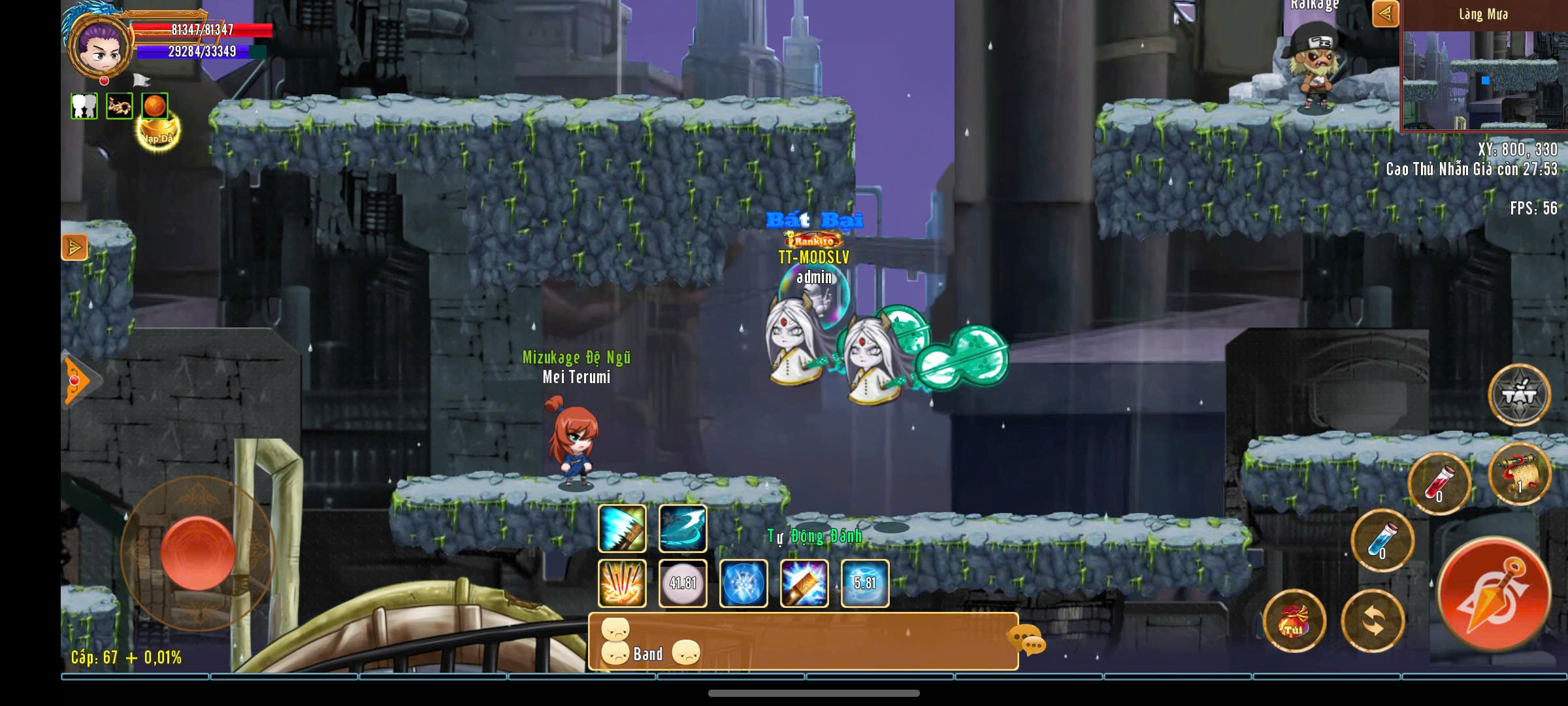Activate the ice spear skill
Image resolution: width=1568 pixels, height=706 pixels.
[x=622, y=528]
